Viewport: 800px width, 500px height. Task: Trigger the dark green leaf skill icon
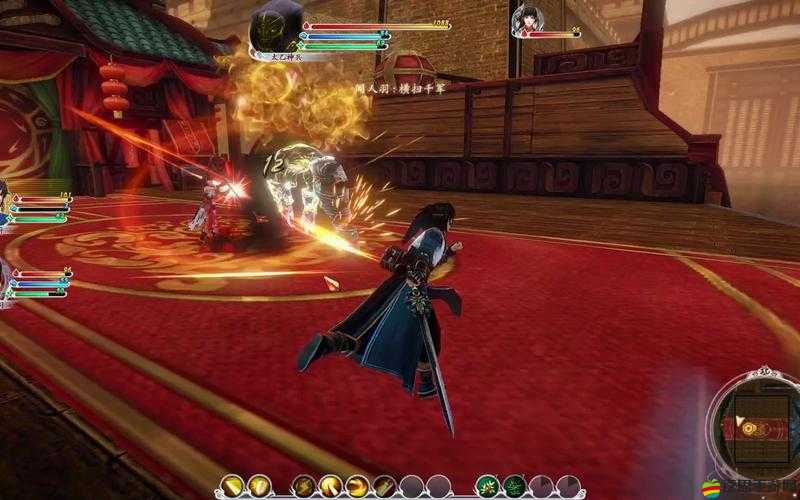coord(514,486)
